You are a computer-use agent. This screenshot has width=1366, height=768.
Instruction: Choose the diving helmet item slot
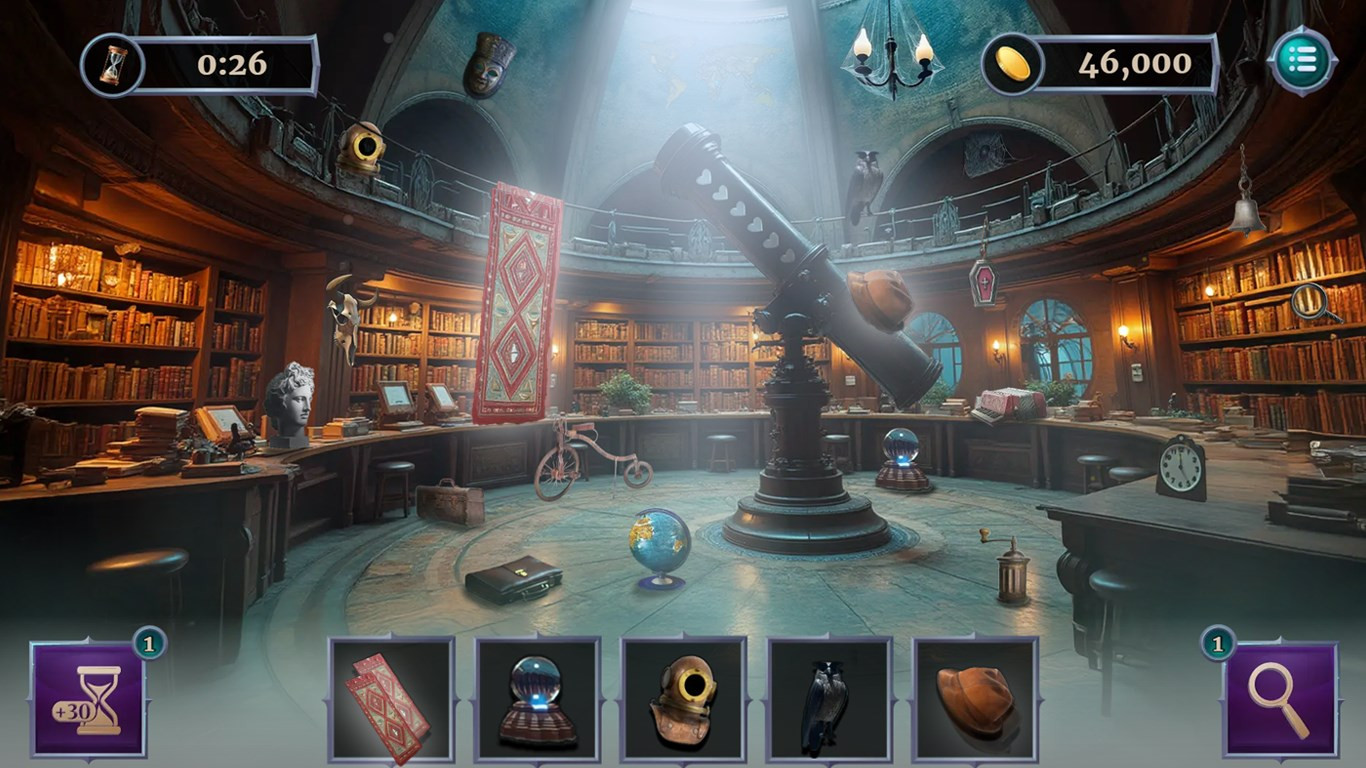tap(684, 699)
